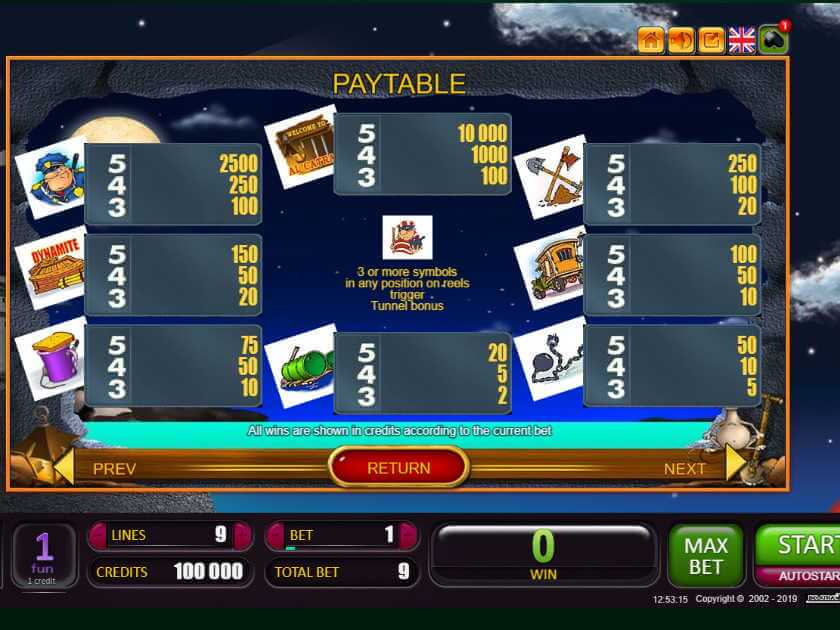
Task: Decrease the number of lines
Action: tap(98, 536)
